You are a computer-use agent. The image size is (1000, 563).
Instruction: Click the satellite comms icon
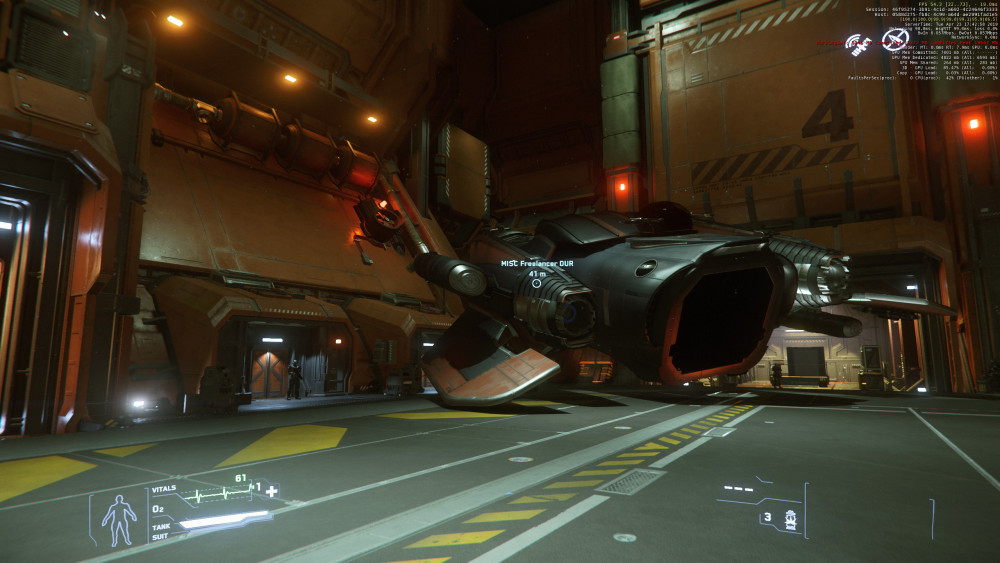point(858,45)
